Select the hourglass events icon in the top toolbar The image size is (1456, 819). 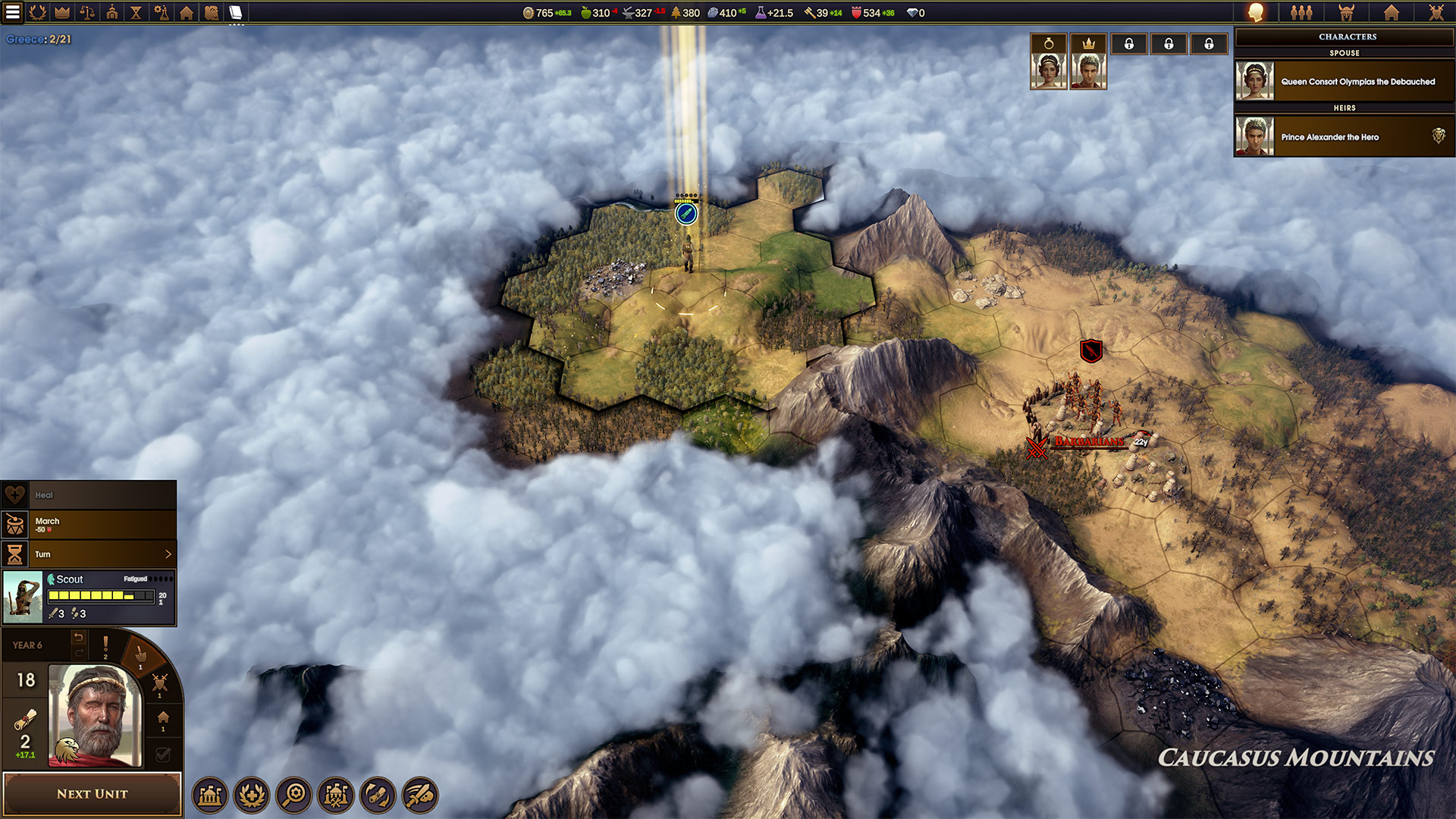(x=136, y=12)
